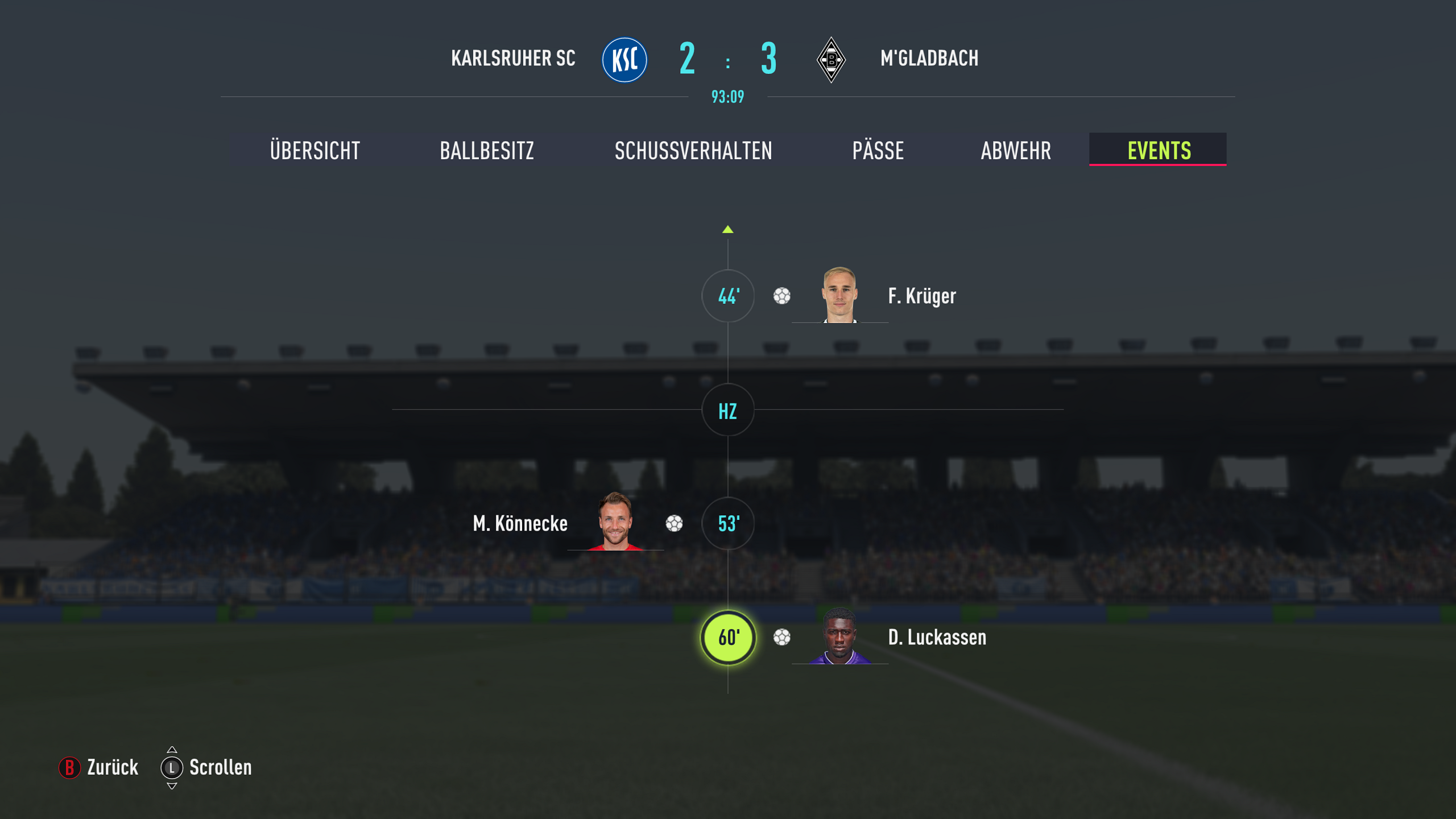Image resolution: width=1456 pixels, height=819 pixels.
Task: Switch to the Abwehr tab
Action: (x=1016, y=151)
